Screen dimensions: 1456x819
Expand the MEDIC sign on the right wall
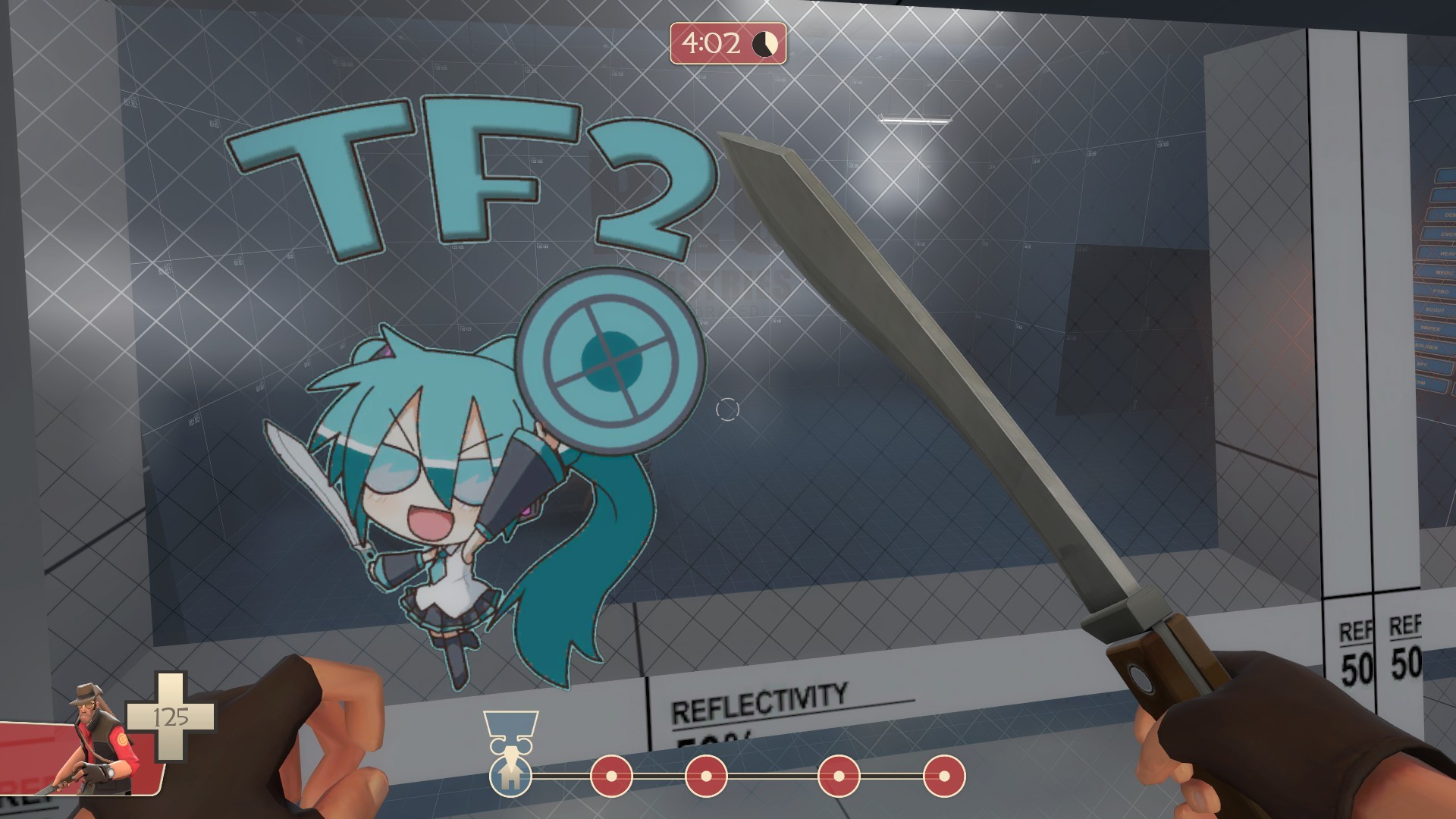point(1441,272)
